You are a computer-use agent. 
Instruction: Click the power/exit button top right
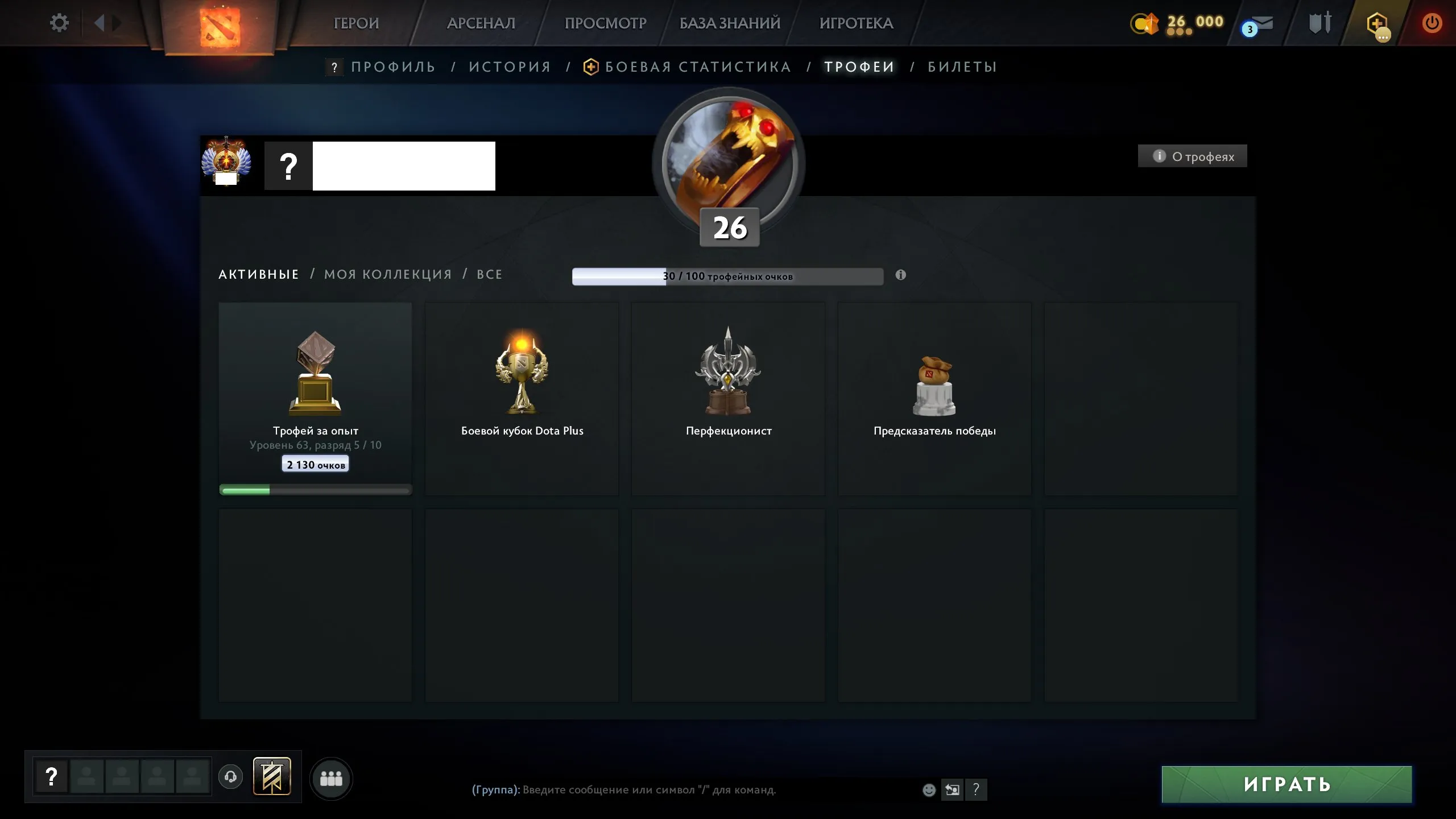click(x=1433, y=23)
